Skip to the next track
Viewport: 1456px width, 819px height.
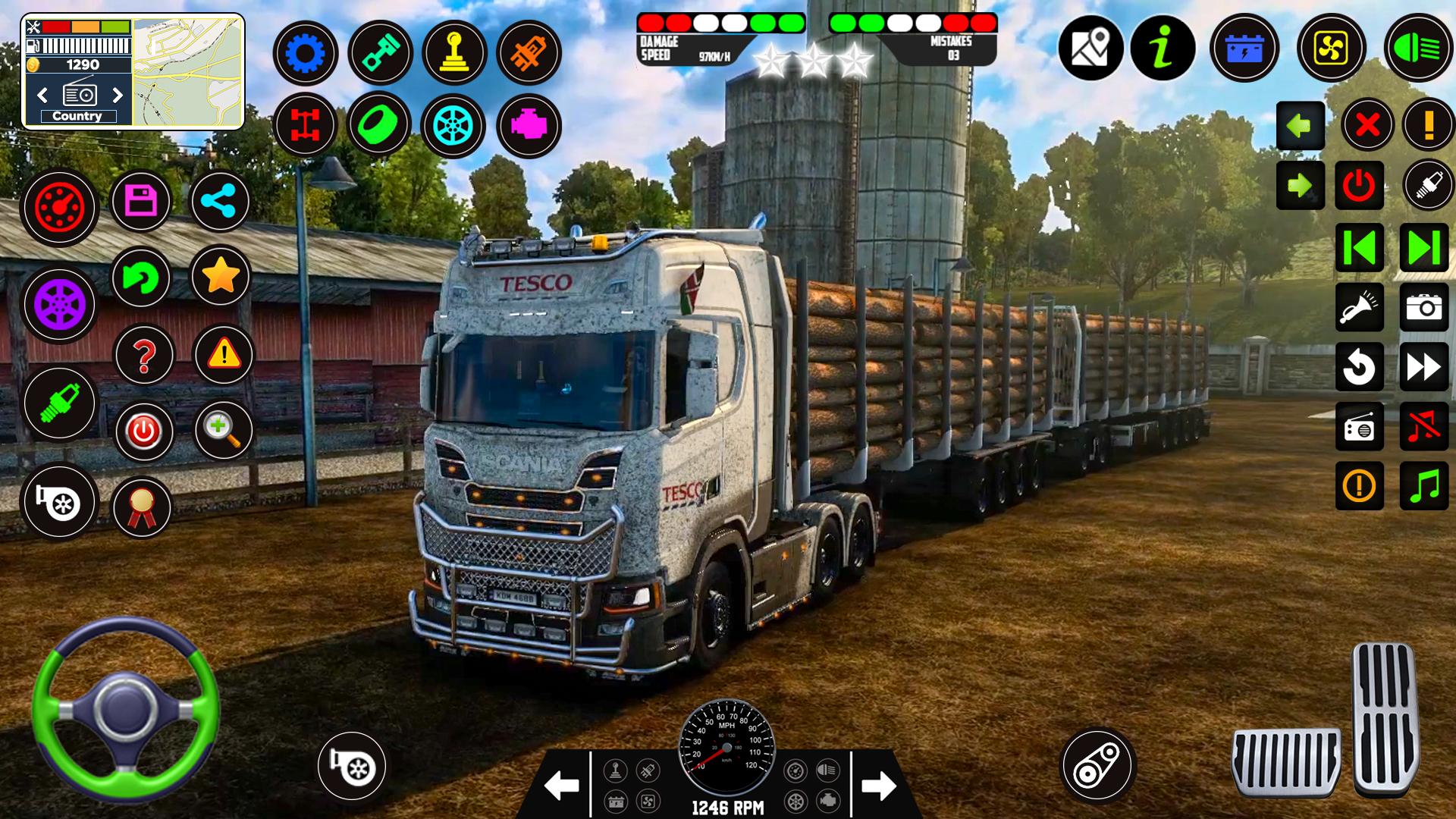[1423, 247]
